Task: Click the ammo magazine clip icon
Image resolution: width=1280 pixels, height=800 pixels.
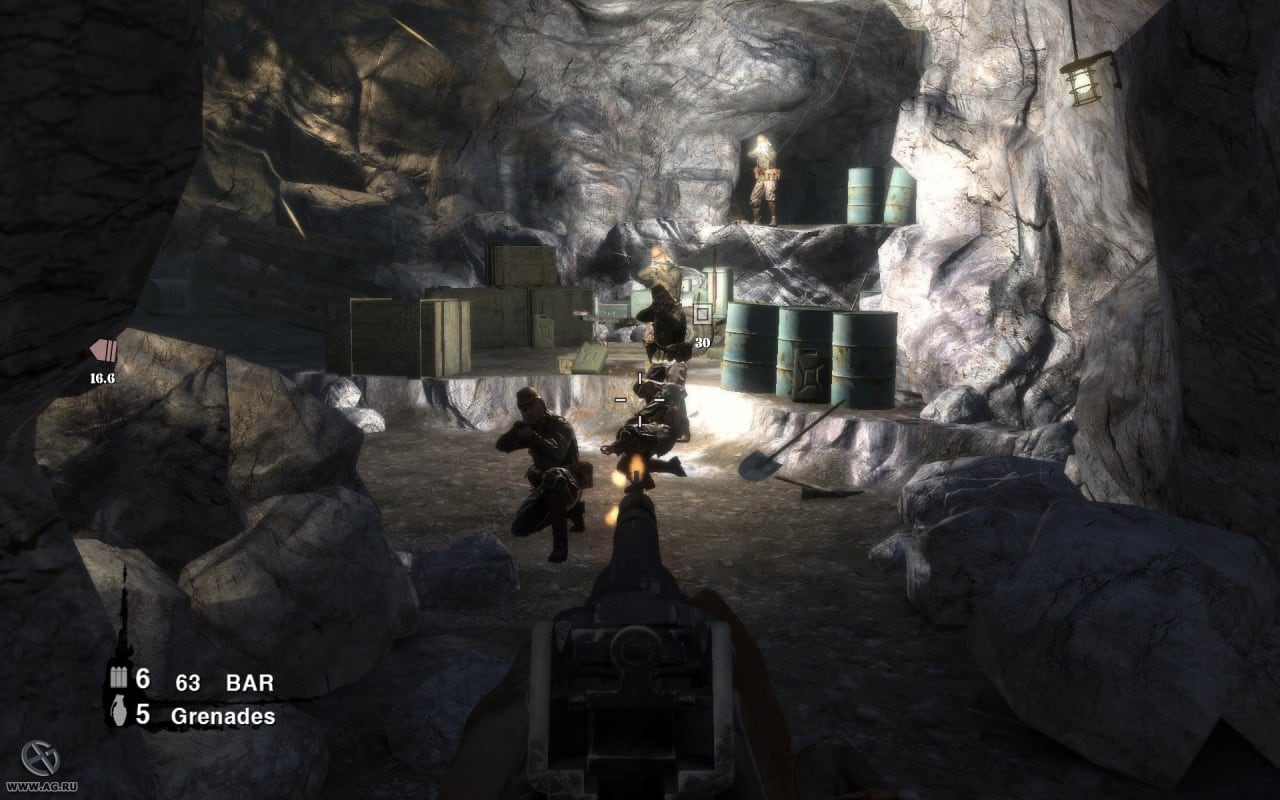Action: (x=117, y=679)
